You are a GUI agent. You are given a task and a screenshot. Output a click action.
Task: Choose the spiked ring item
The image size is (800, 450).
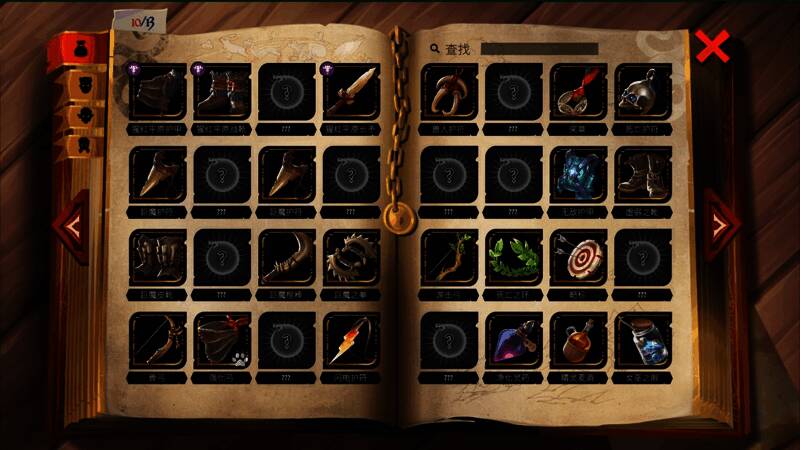351,257
